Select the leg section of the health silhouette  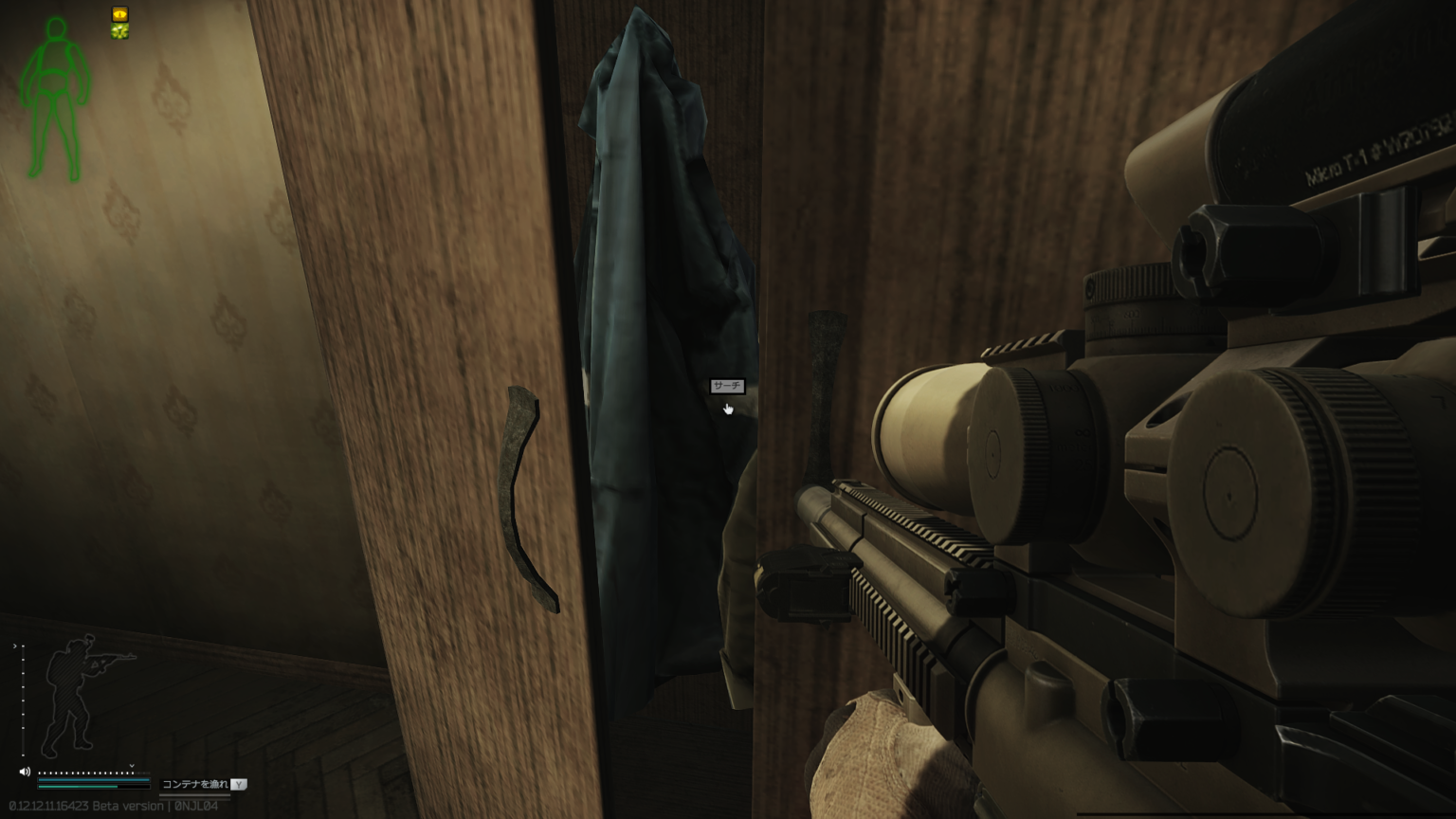[55, 133]
